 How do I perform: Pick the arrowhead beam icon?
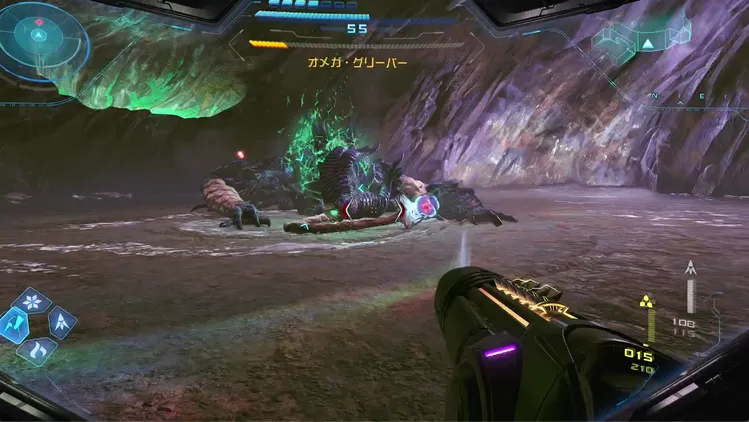[x=61, y=322]
